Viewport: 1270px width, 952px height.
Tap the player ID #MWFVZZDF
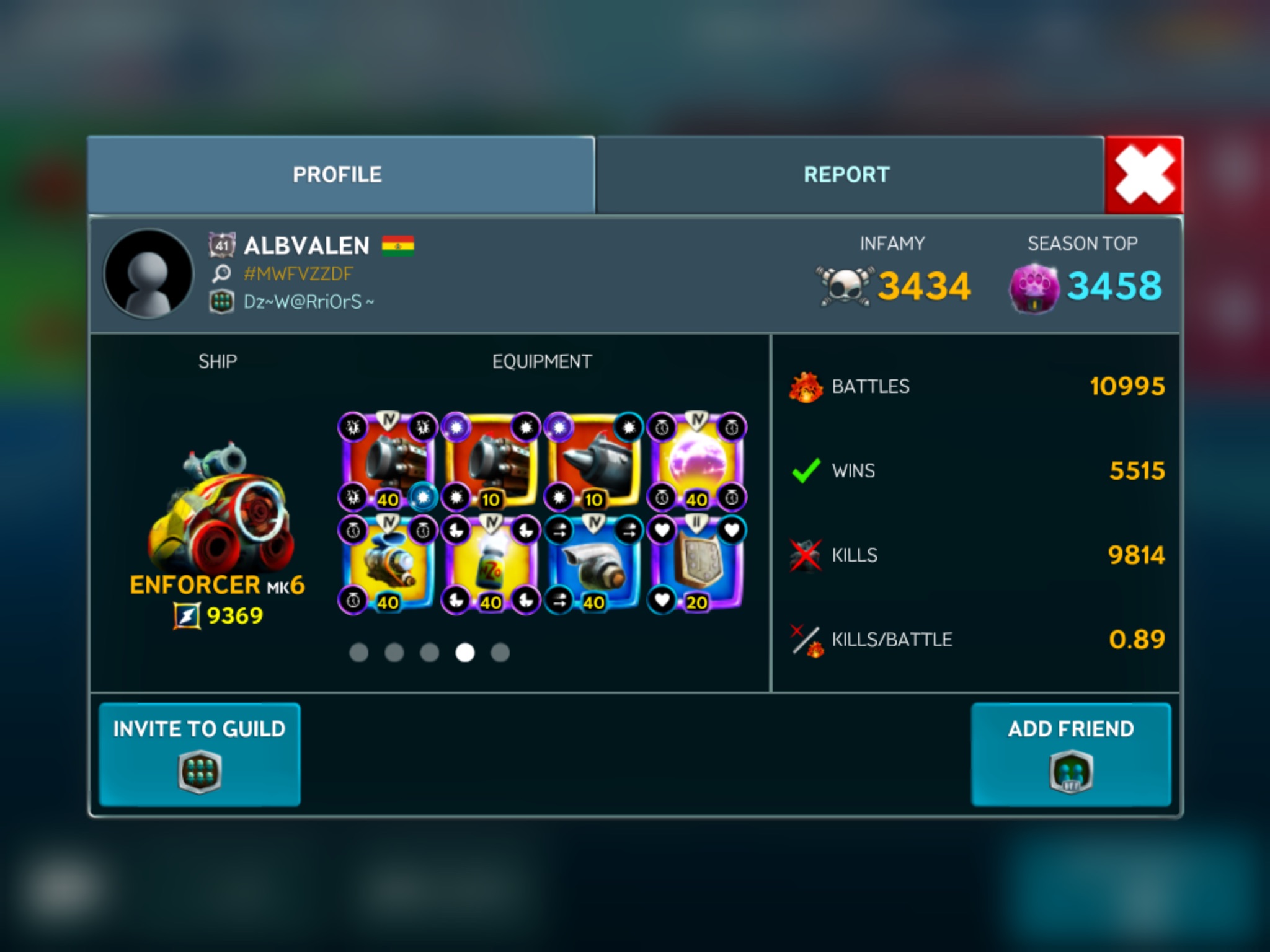[298, 273]
